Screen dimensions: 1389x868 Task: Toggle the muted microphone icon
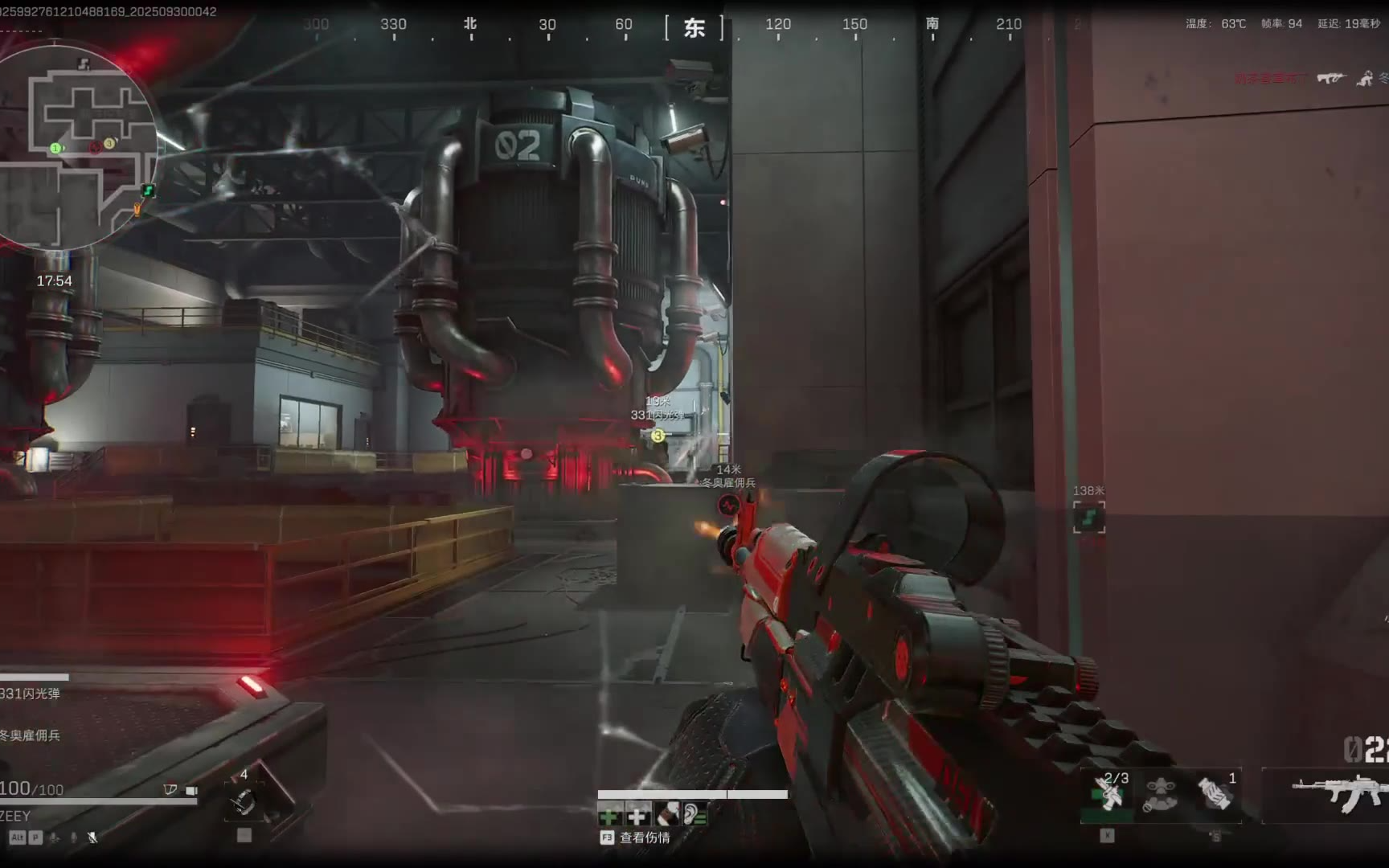point(92,837)
